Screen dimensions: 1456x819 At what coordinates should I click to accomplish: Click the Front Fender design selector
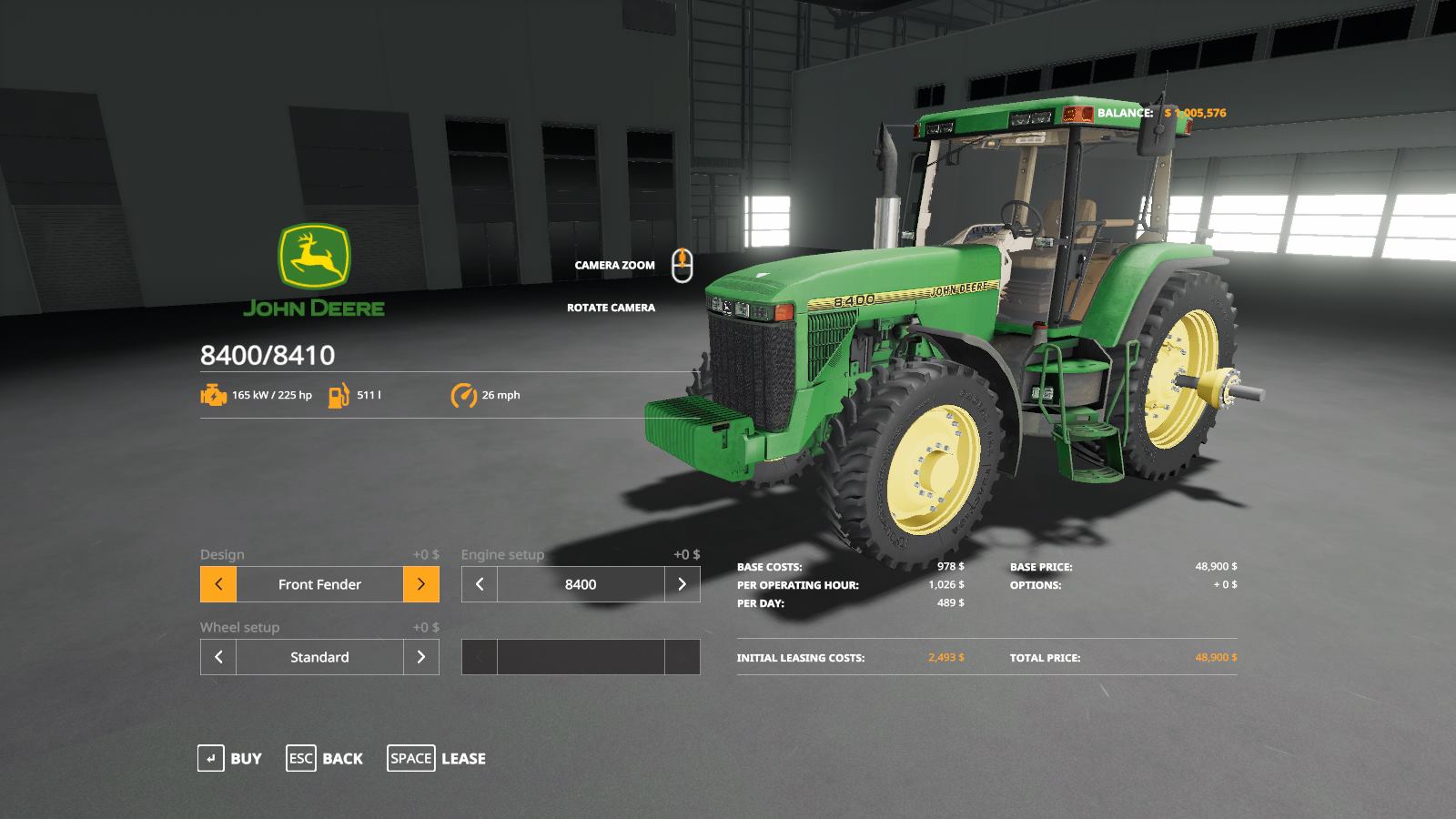(318, 584)
